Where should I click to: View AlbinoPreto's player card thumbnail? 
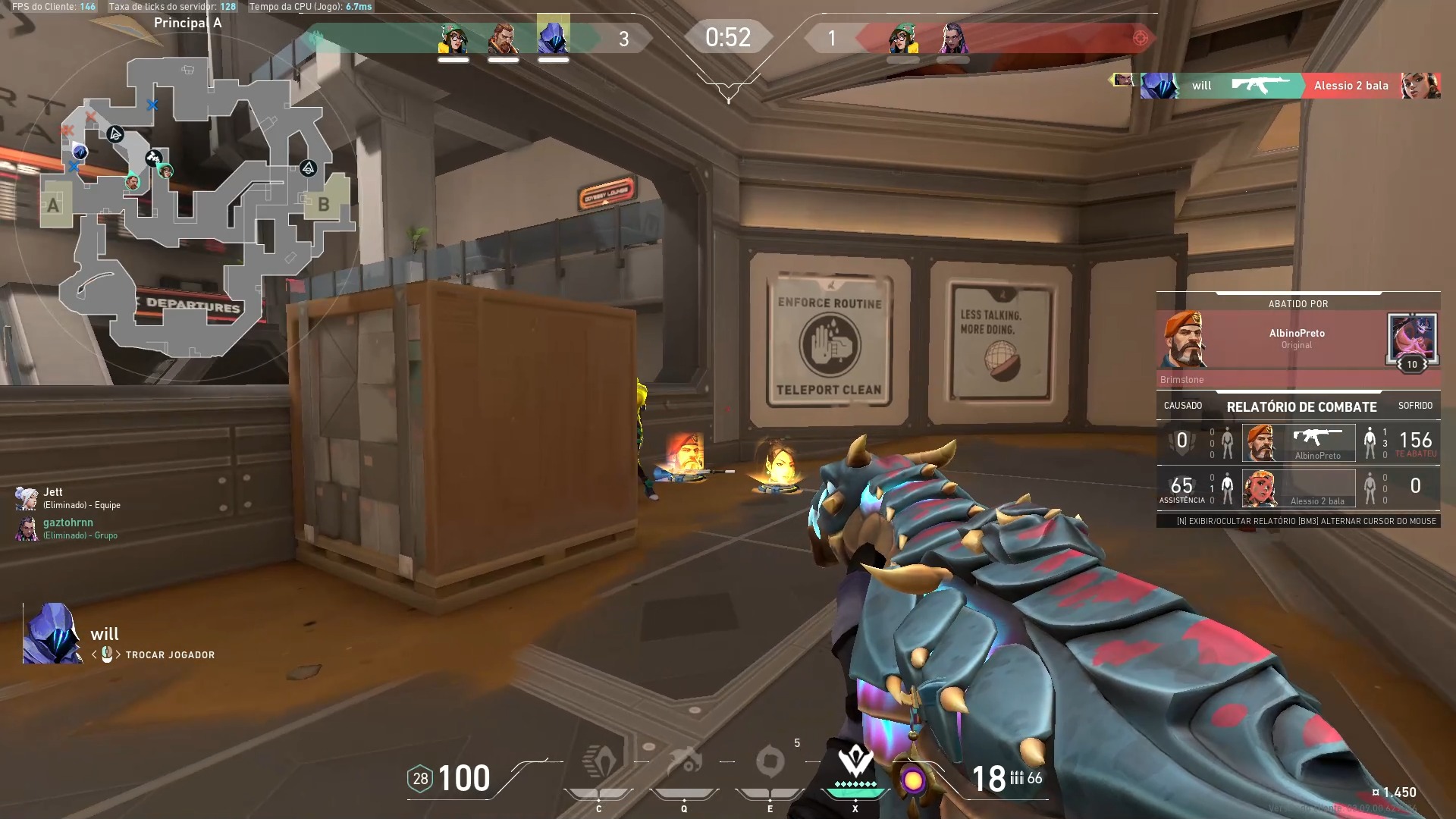point(1410,339)
